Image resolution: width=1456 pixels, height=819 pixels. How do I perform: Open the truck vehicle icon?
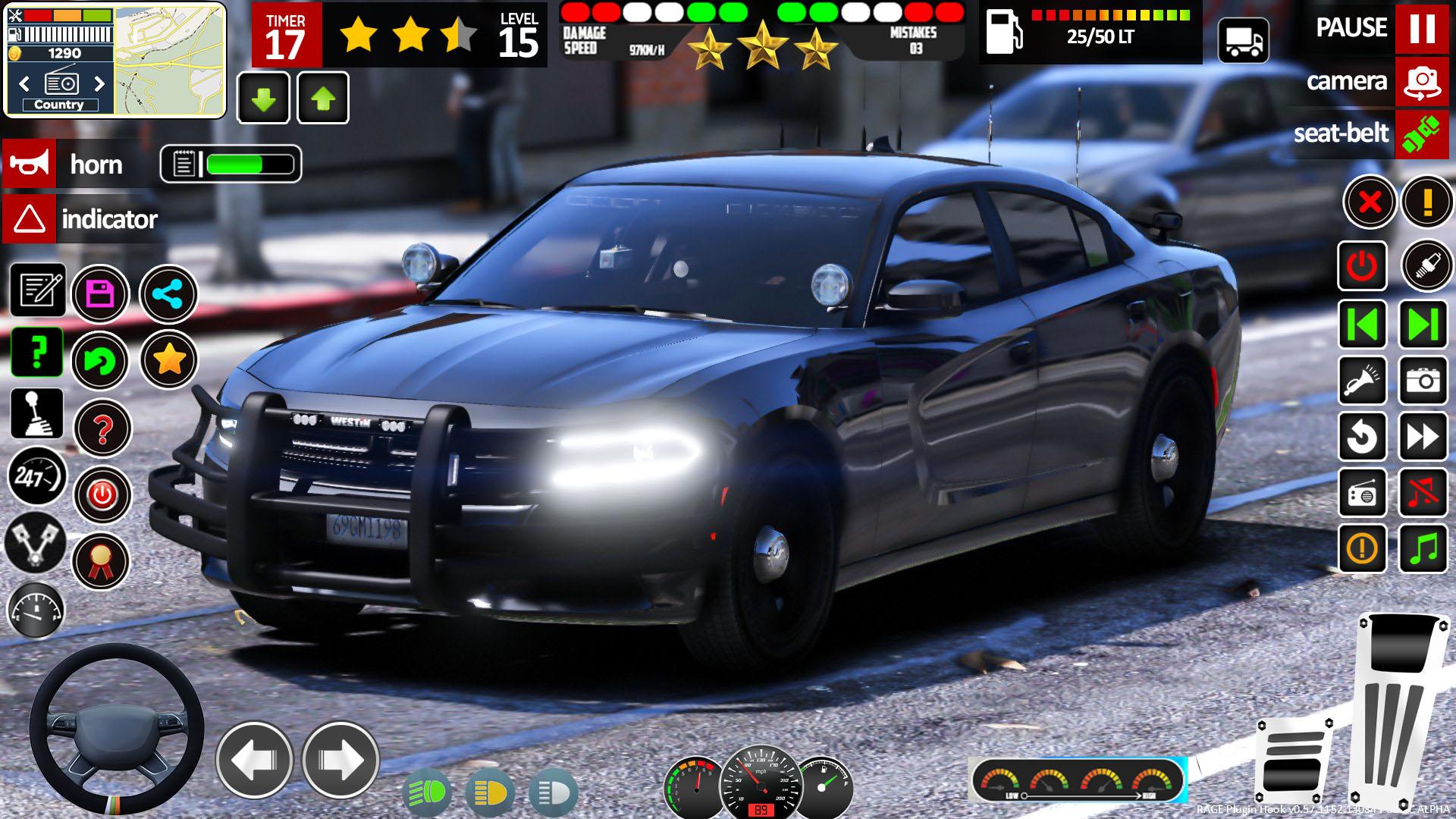click(1243, 39)
